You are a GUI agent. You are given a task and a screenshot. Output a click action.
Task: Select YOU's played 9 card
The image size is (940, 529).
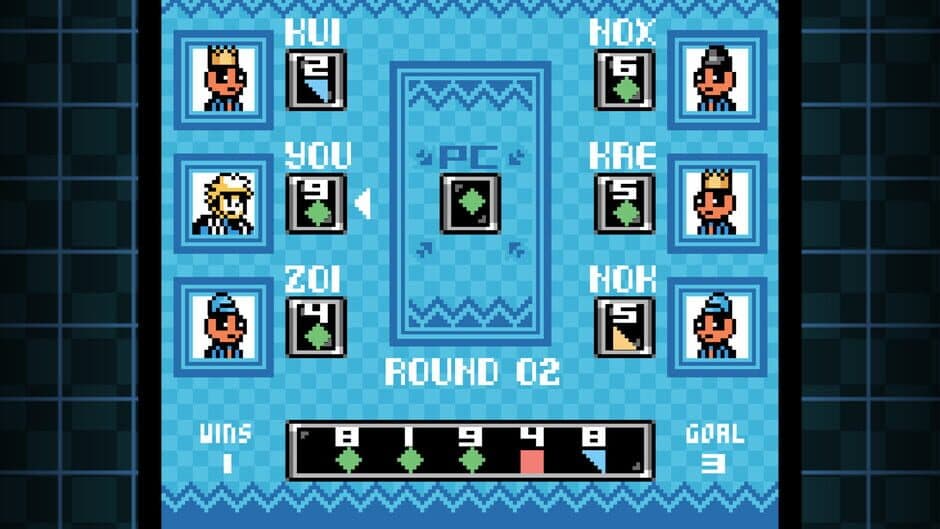(316, 203)
